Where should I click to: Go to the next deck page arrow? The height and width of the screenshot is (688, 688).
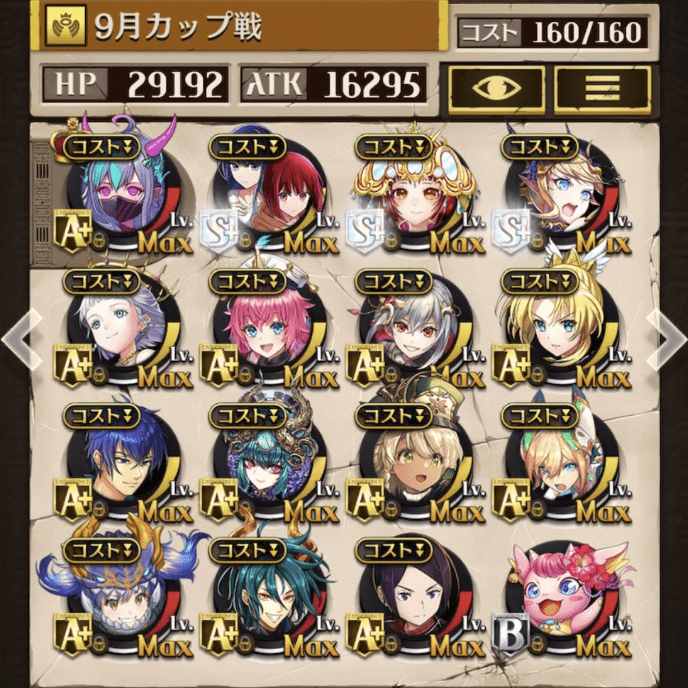pos(668,338)
